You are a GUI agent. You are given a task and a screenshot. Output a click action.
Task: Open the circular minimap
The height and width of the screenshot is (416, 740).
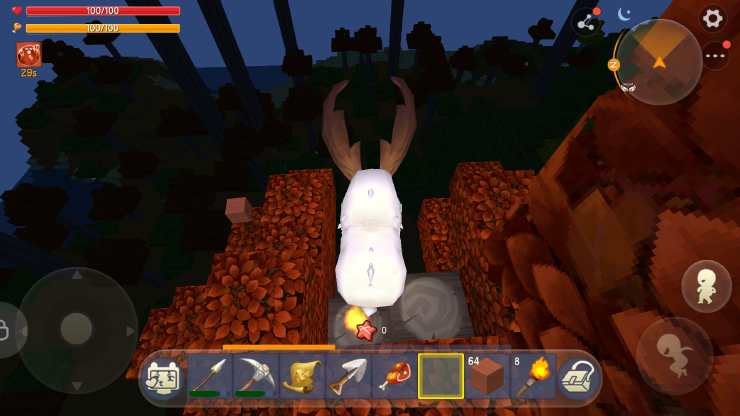click(x=658, y=62)
